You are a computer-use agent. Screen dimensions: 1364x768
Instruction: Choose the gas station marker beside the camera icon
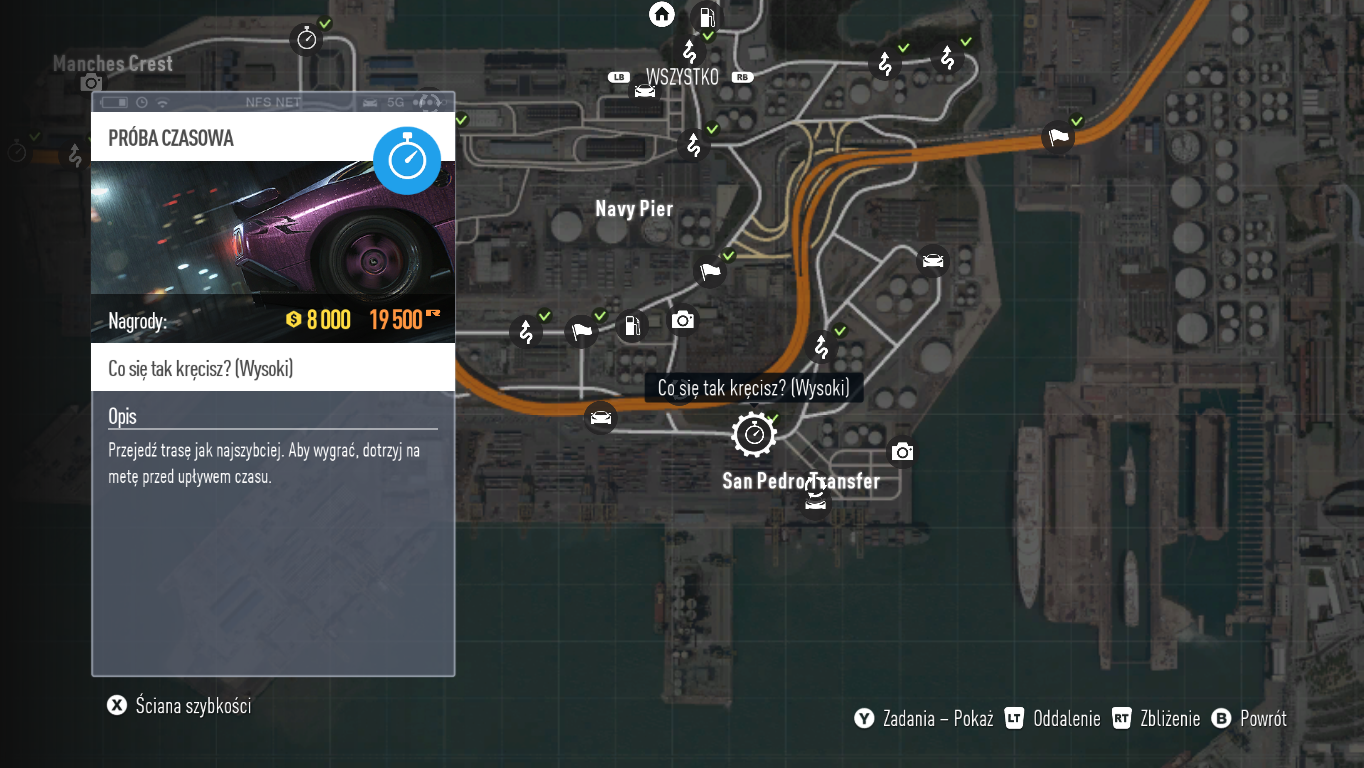[x=632, y=325]
